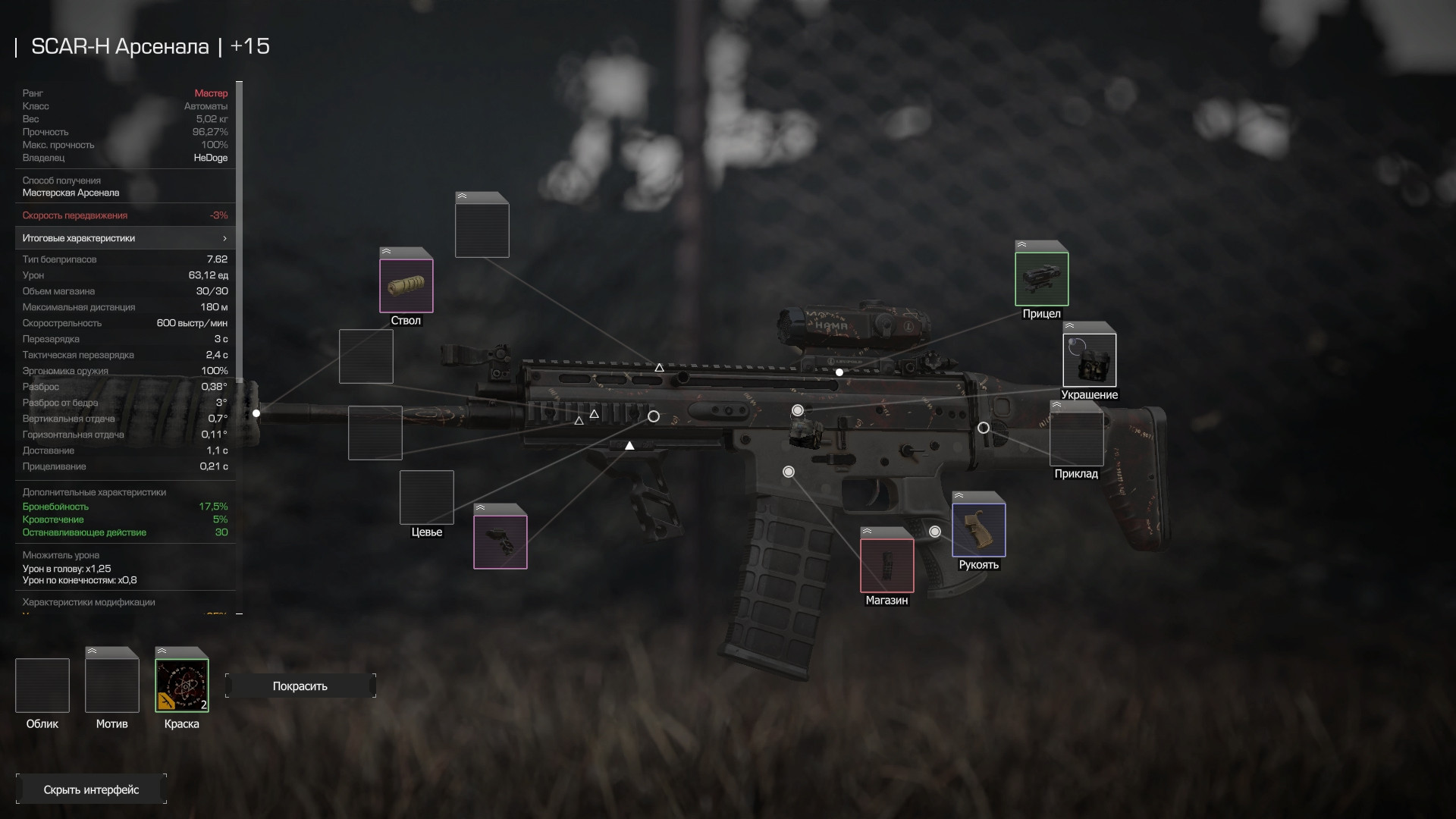Choose the Украшение decoration slot
This screenshot has width=1456, height=819.
coord(1090,360)
